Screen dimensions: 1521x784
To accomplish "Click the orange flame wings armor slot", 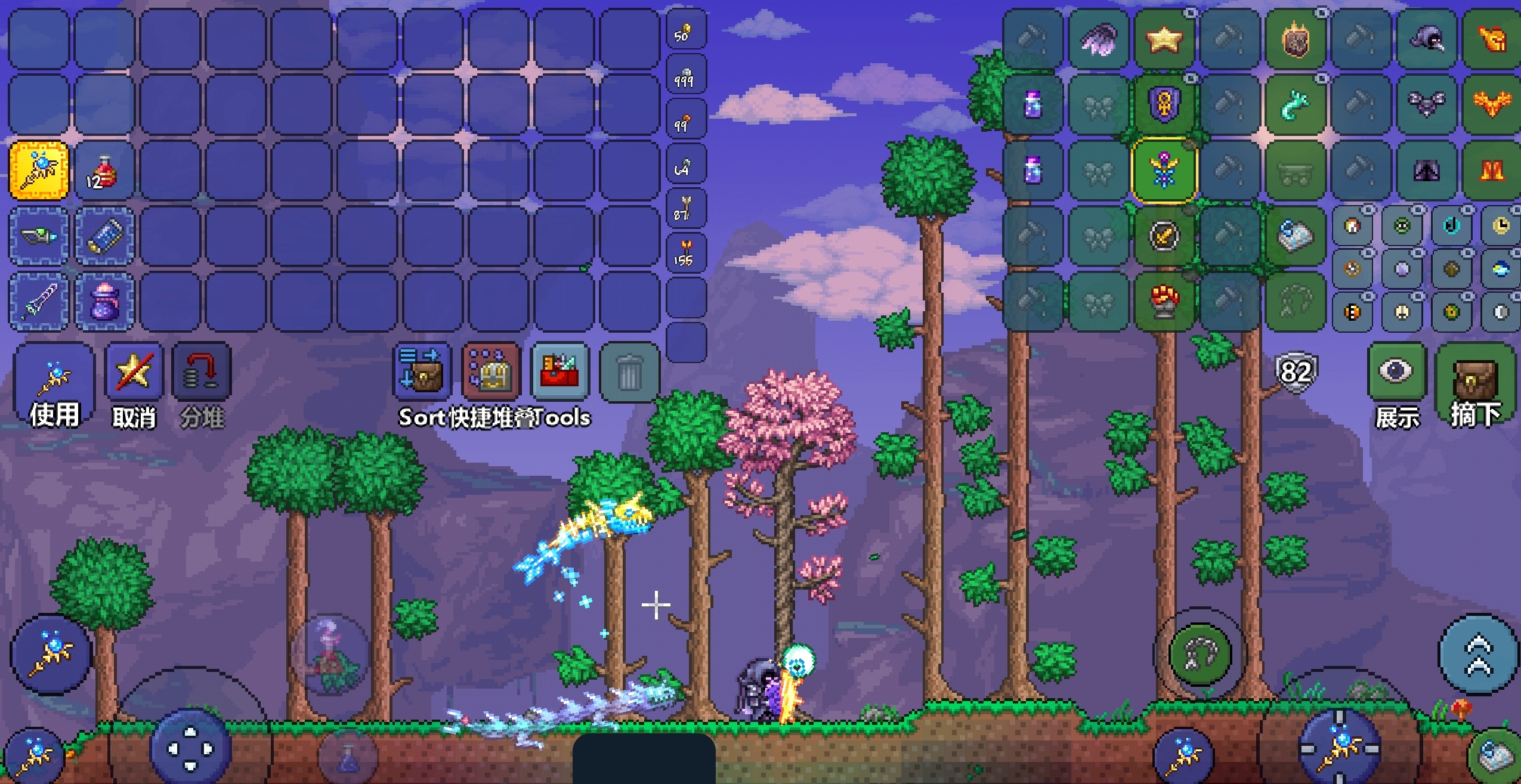I will click(x=1492, y=104).
